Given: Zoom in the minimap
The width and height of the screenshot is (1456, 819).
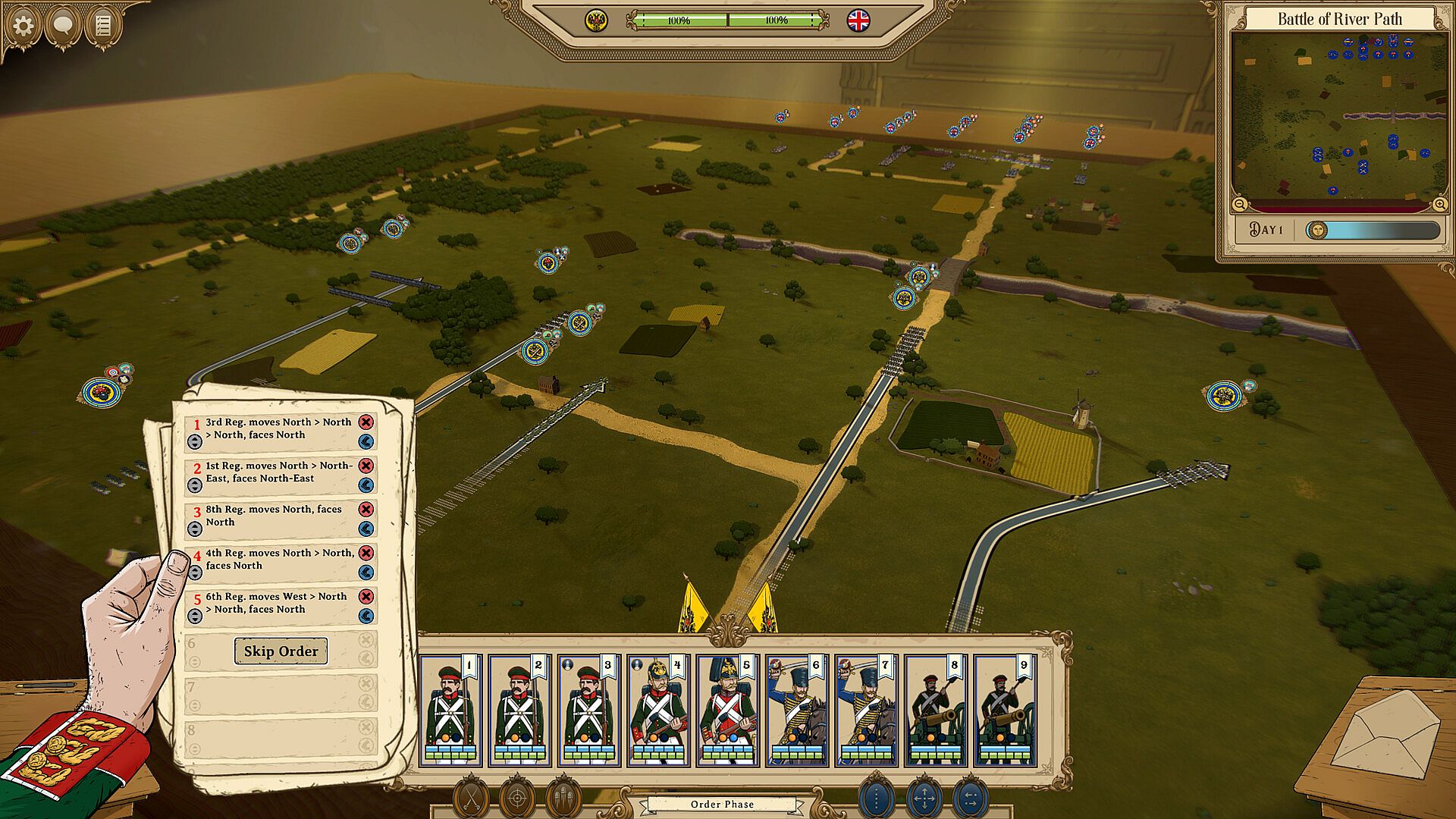Looking at the screenshot, I should pos(1439,204).
